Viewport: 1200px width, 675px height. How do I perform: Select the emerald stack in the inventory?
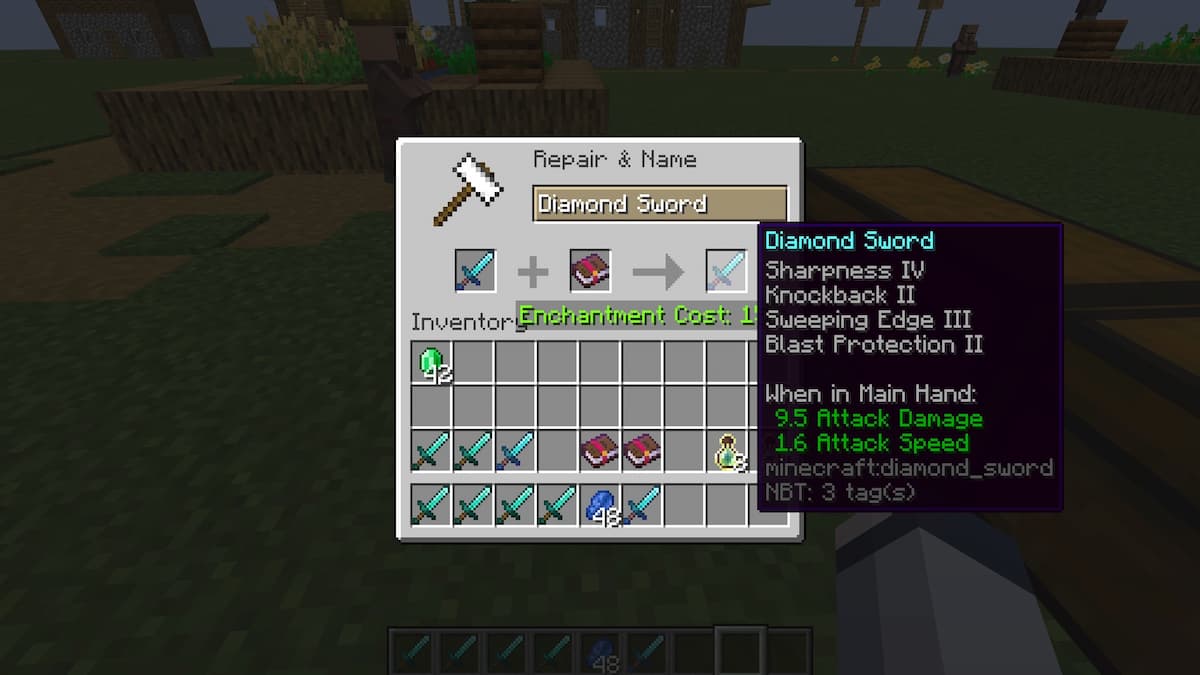pyautogui.click(x=432, y=362)
